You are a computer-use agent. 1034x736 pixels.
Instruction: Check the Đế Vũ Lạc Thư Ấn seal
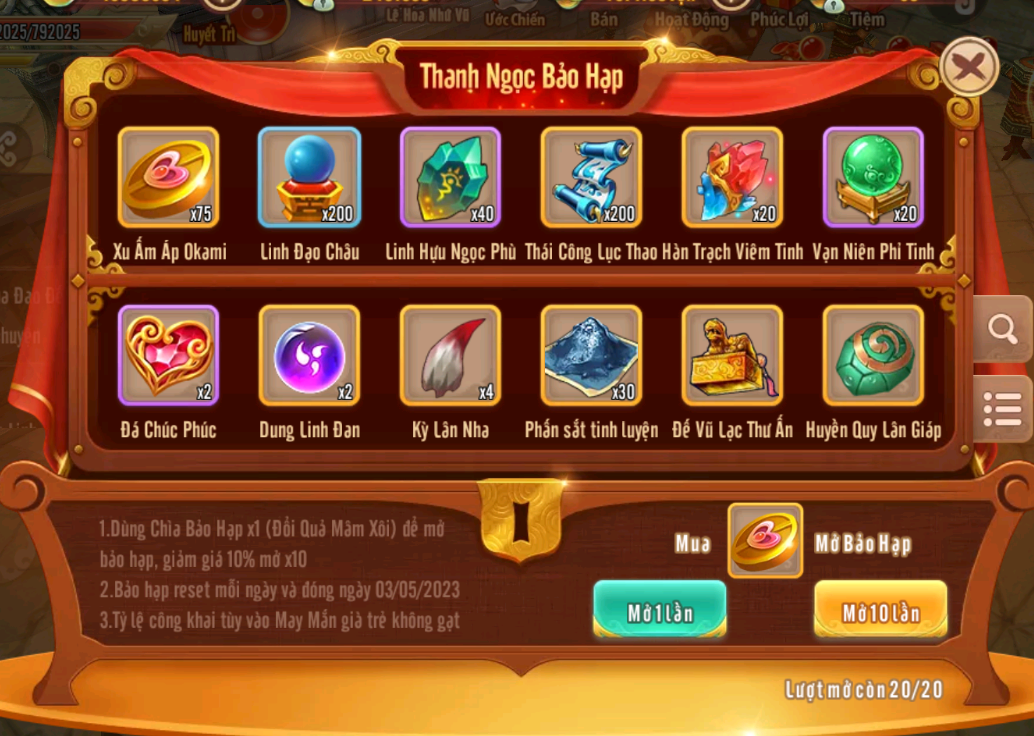pos(732,355)
